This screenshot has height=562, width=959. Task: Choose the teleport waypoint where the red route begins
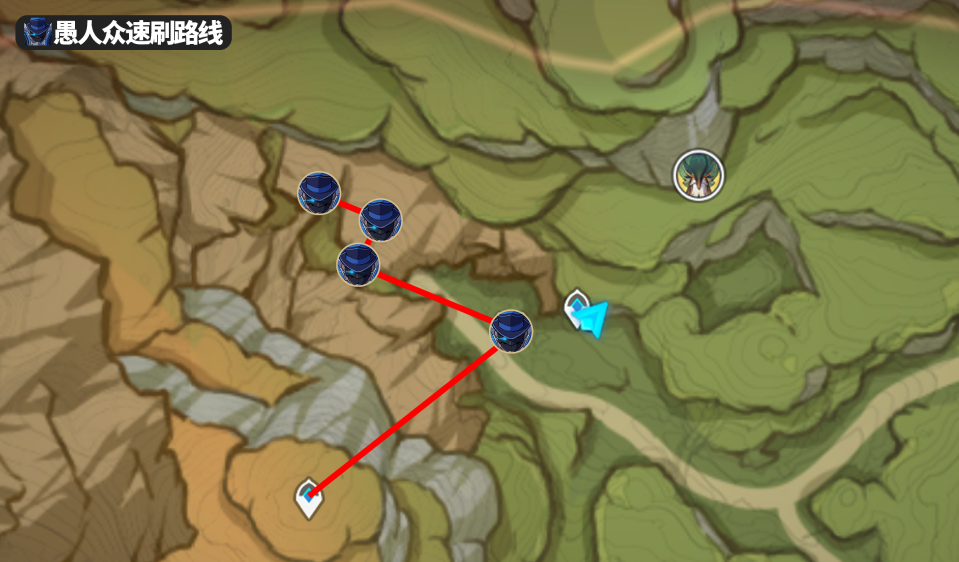(x=309, y=498)
